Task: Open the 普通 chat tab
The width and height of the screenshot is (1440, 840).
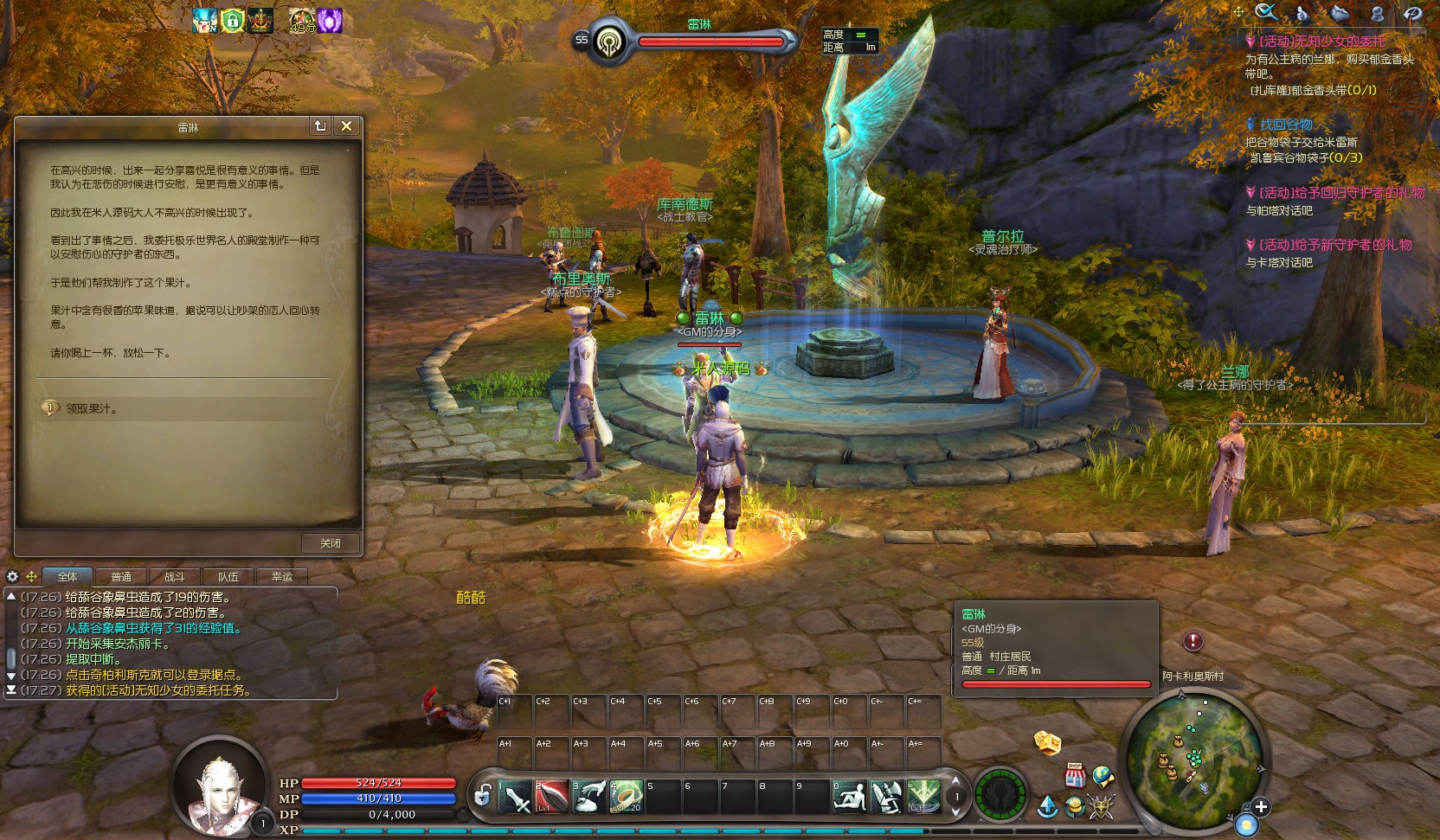Action: pyautogui.click(x=121, y=577)
